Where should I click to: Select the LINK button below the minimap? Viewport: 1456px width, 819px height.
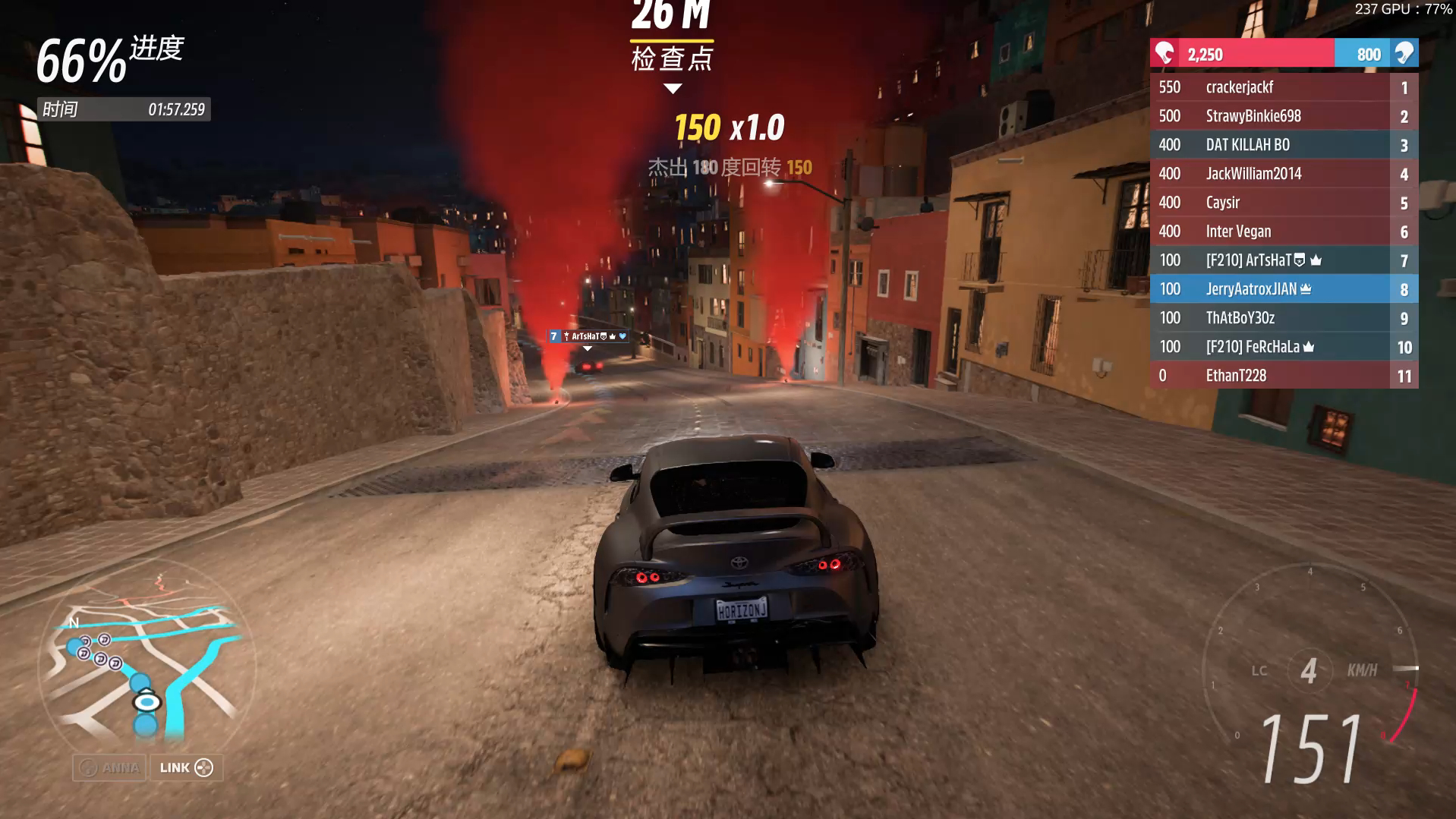[x=186, y=767]
